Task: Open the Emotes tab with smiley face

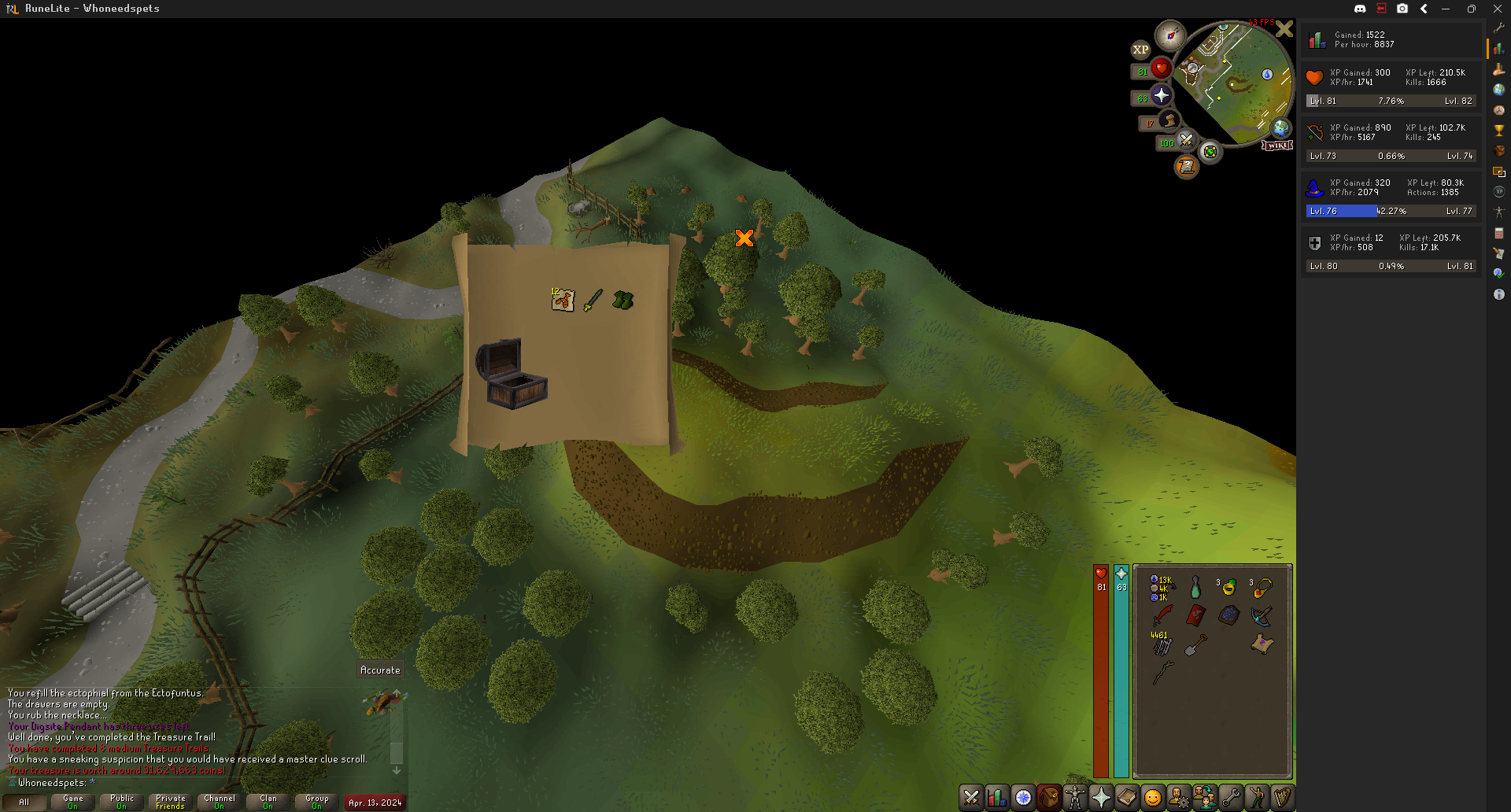Action: 1152,798
